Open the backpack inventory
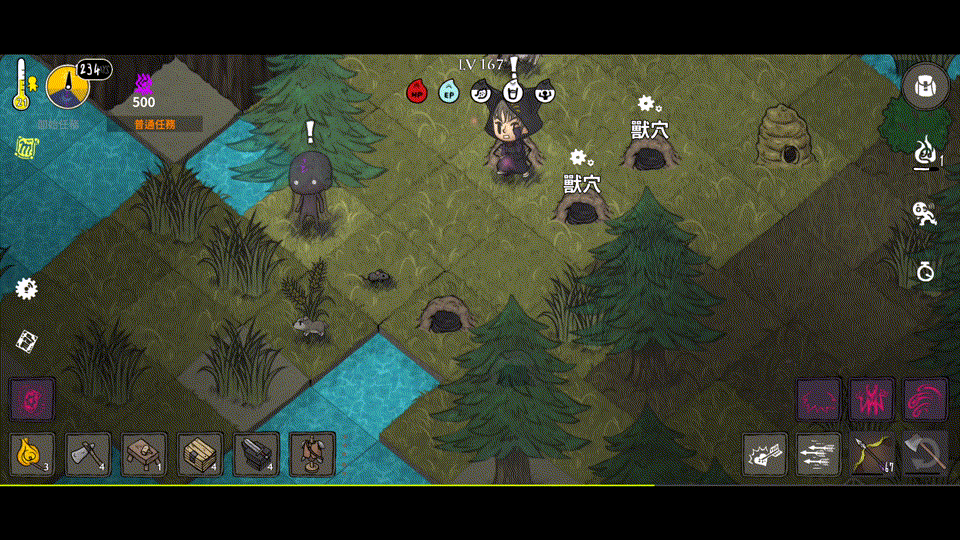 [x=925, y=86]
